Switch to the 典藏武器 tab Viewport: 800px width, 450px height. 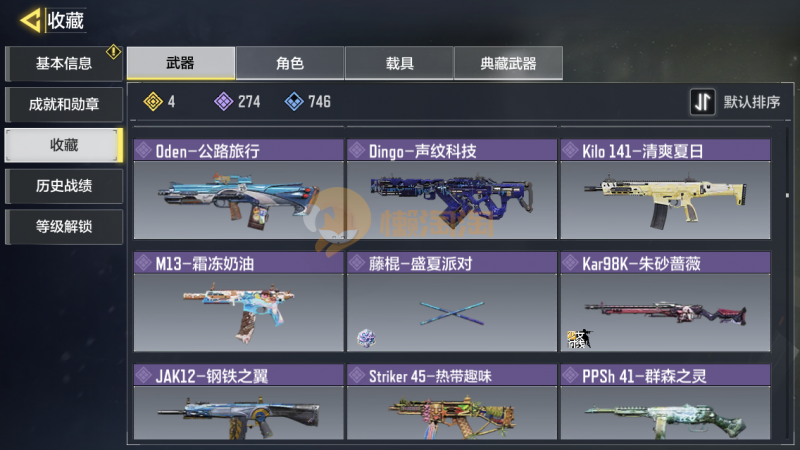click(x=508, y=63)
